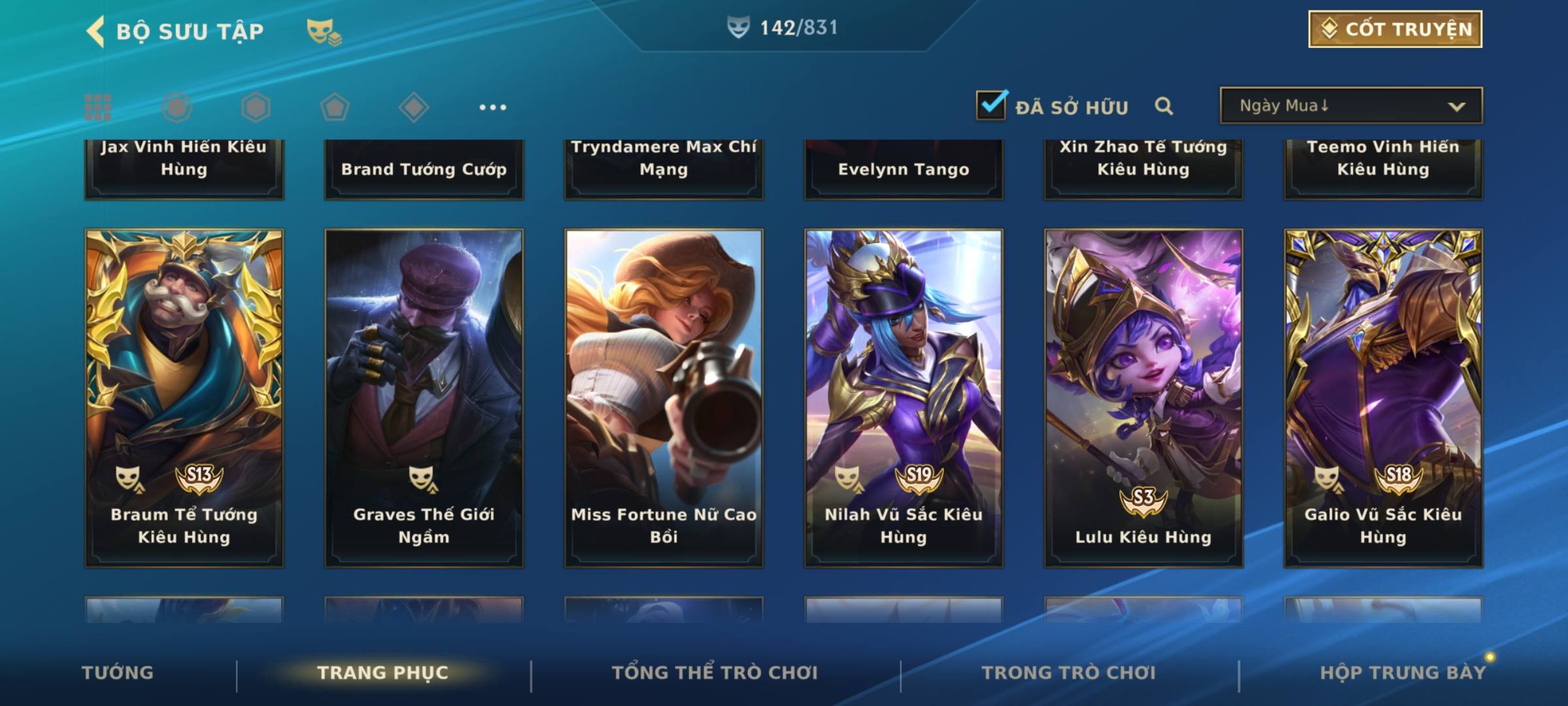The height and width of the screenshot is (706, 1568).
Task: Open the Trong Trò Chơi tab
Action: click(1069, 673)
